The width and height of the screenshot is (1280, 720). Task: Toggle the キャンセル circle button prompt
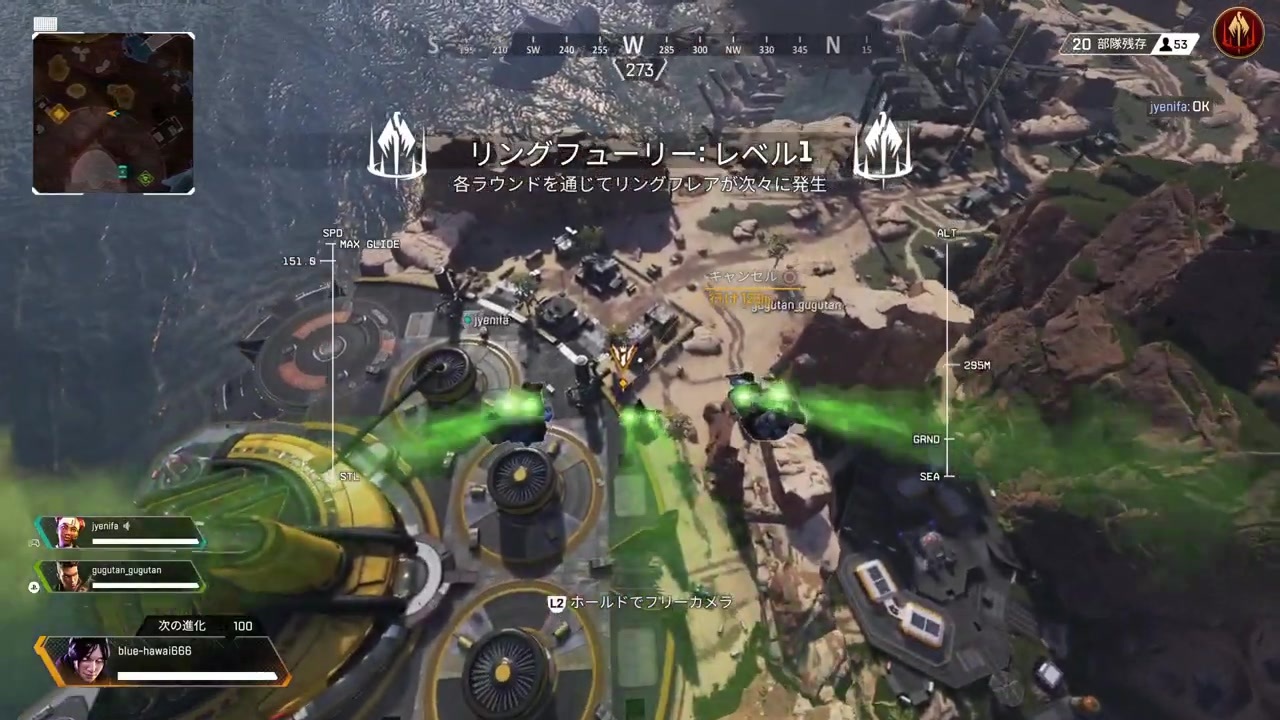(789, 276)
